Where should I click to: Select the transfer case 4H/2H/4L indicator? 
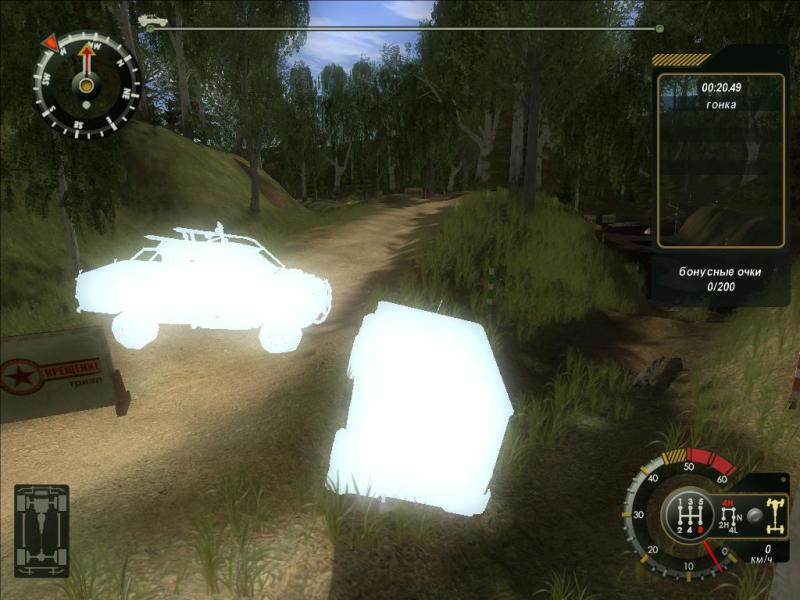[728, 519]
